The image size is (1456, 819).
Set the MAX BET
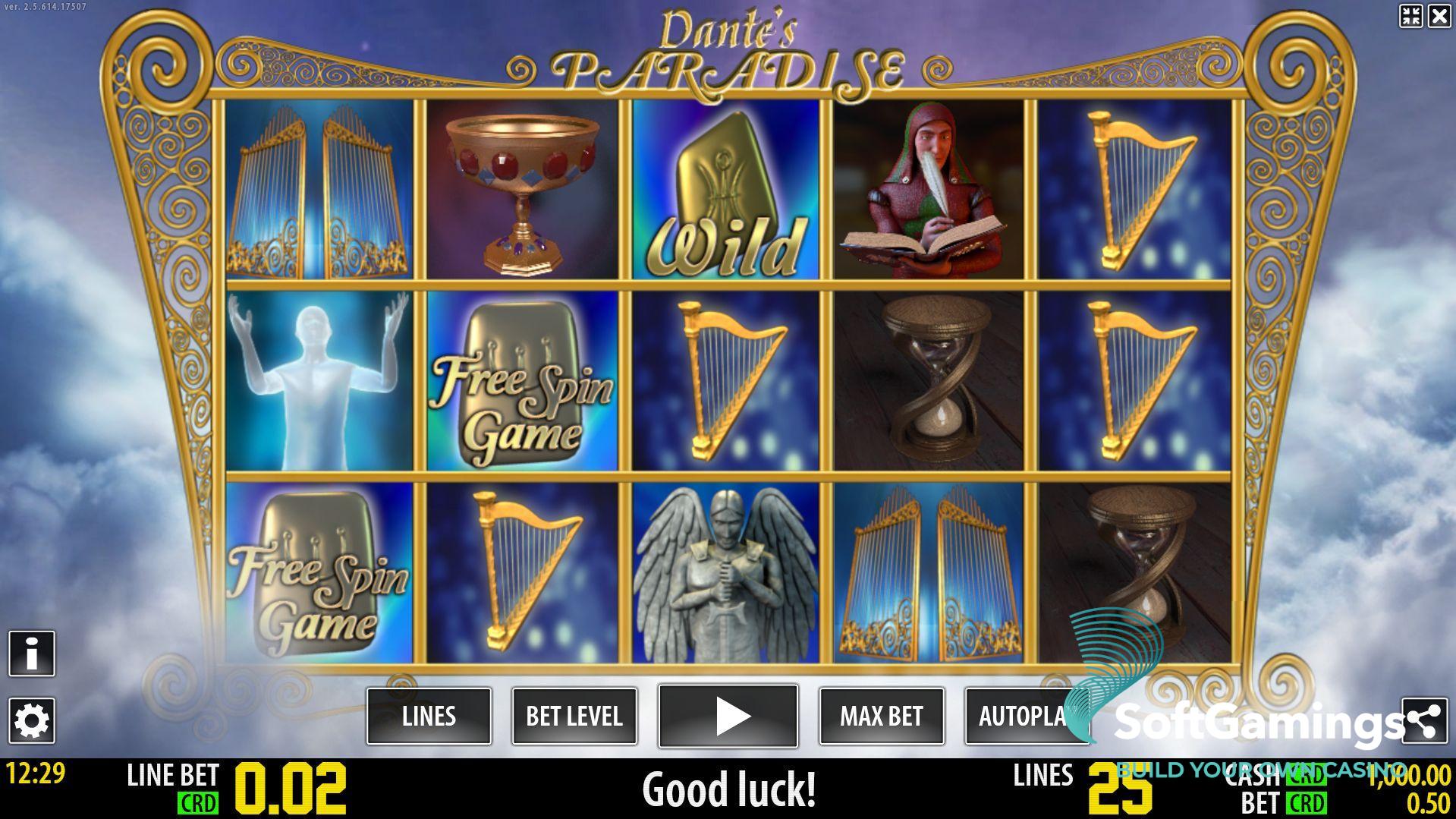click(x=881, y=716)
